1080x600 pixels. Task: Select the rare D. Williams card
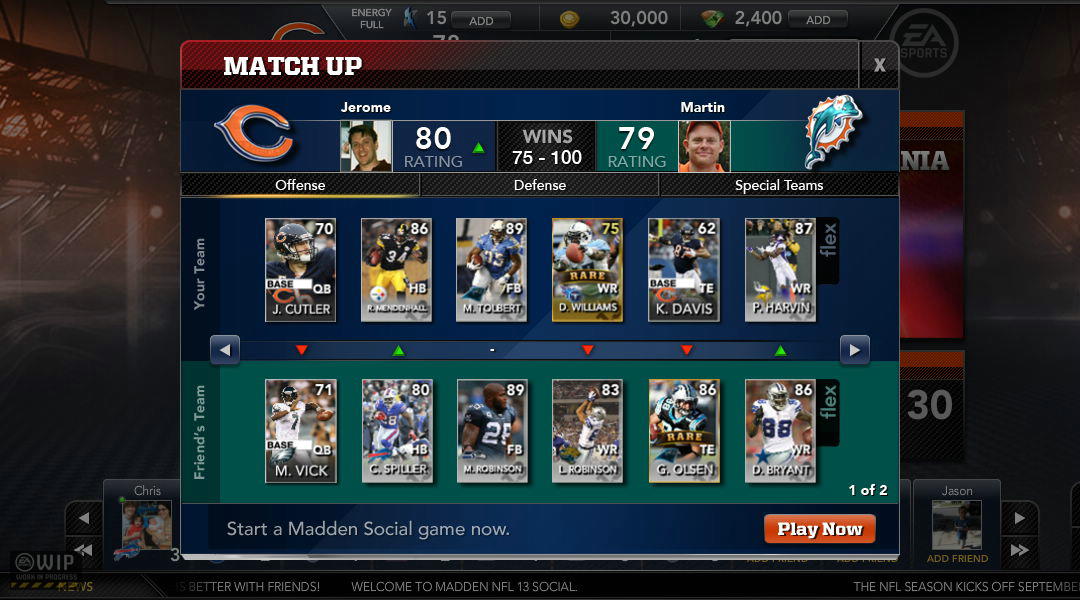(x=587, y=270)
